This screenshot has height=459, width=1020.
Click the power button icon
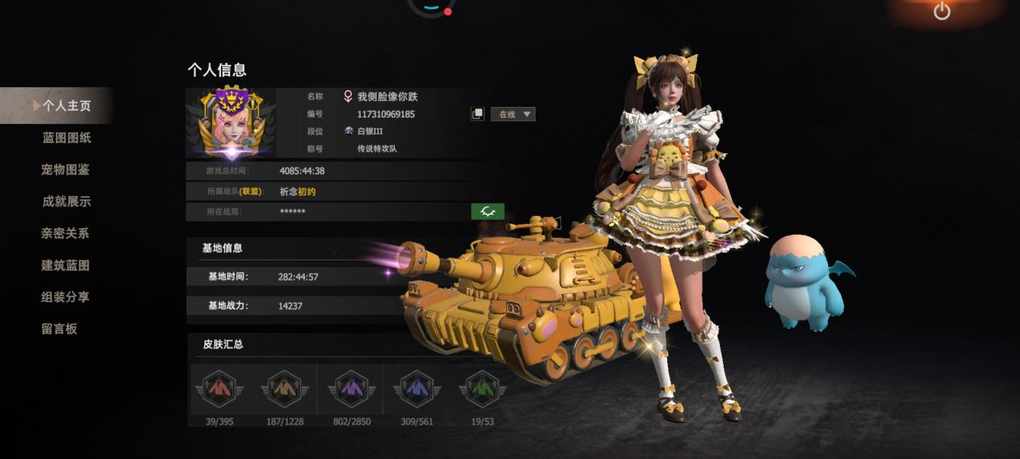(x=942, y=12)
